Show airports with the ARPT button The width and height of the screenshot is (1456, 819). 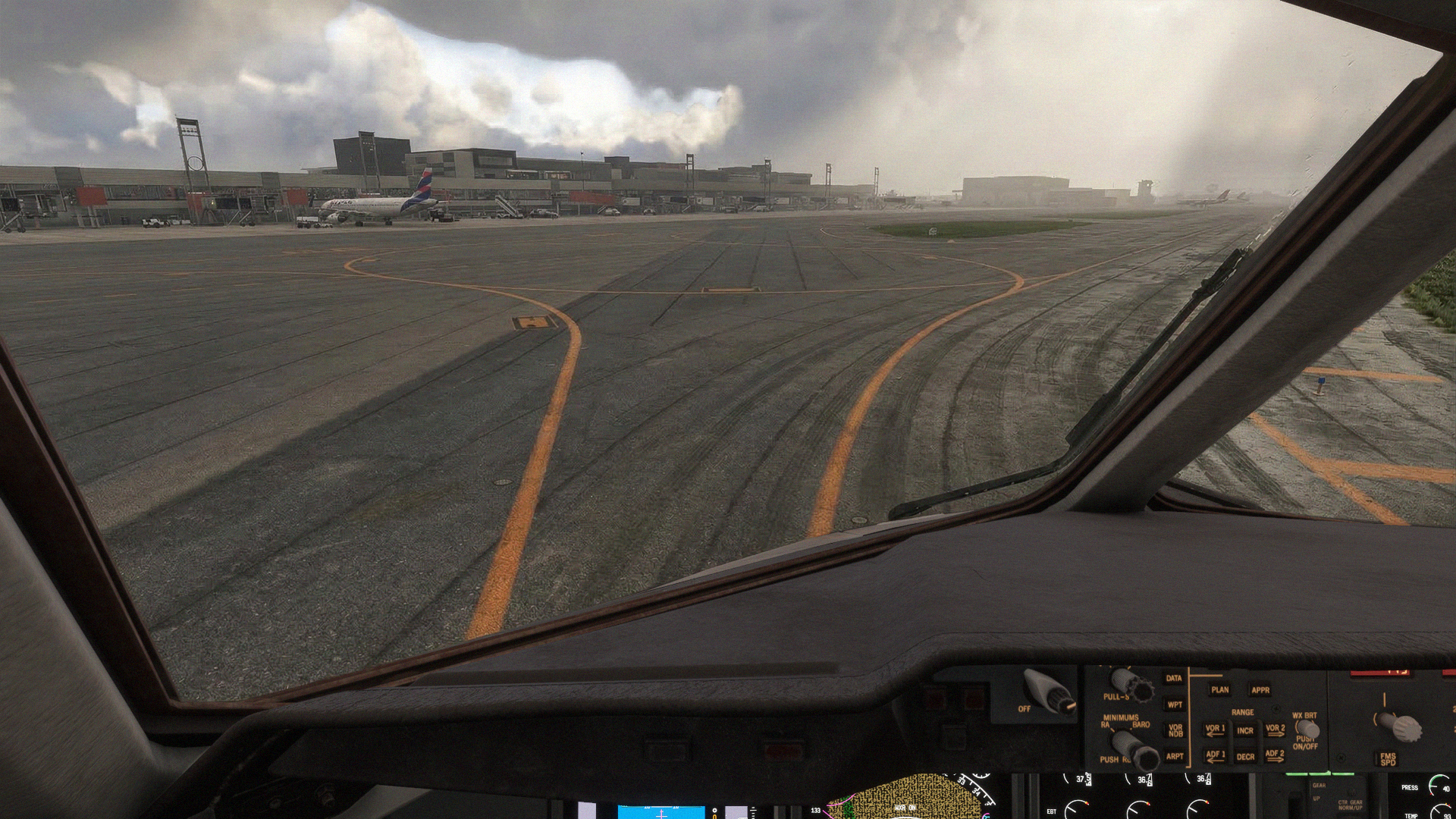[1175, 756]
